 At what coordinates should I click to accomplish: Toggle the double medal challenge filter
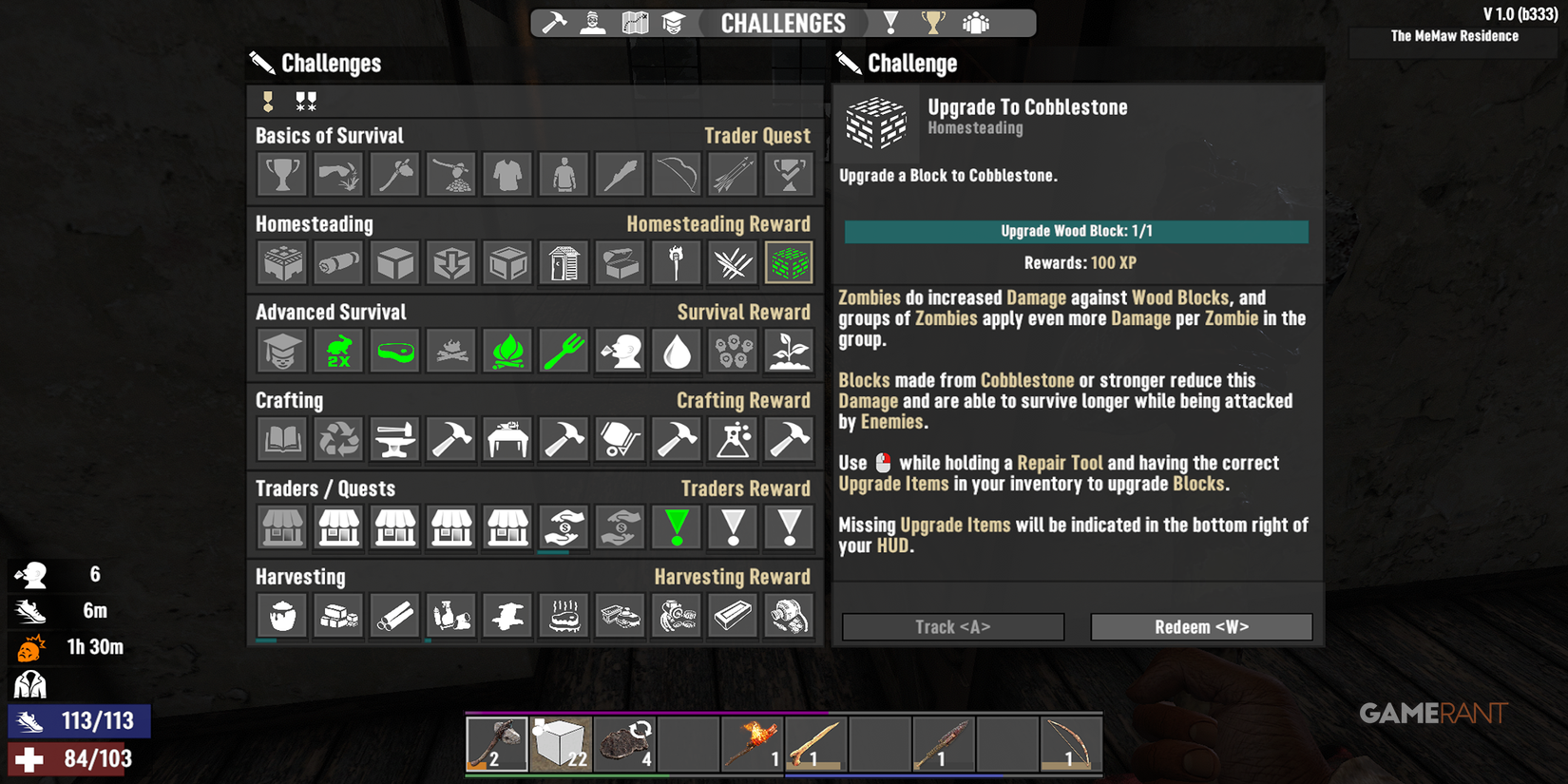tap(304, 100)
